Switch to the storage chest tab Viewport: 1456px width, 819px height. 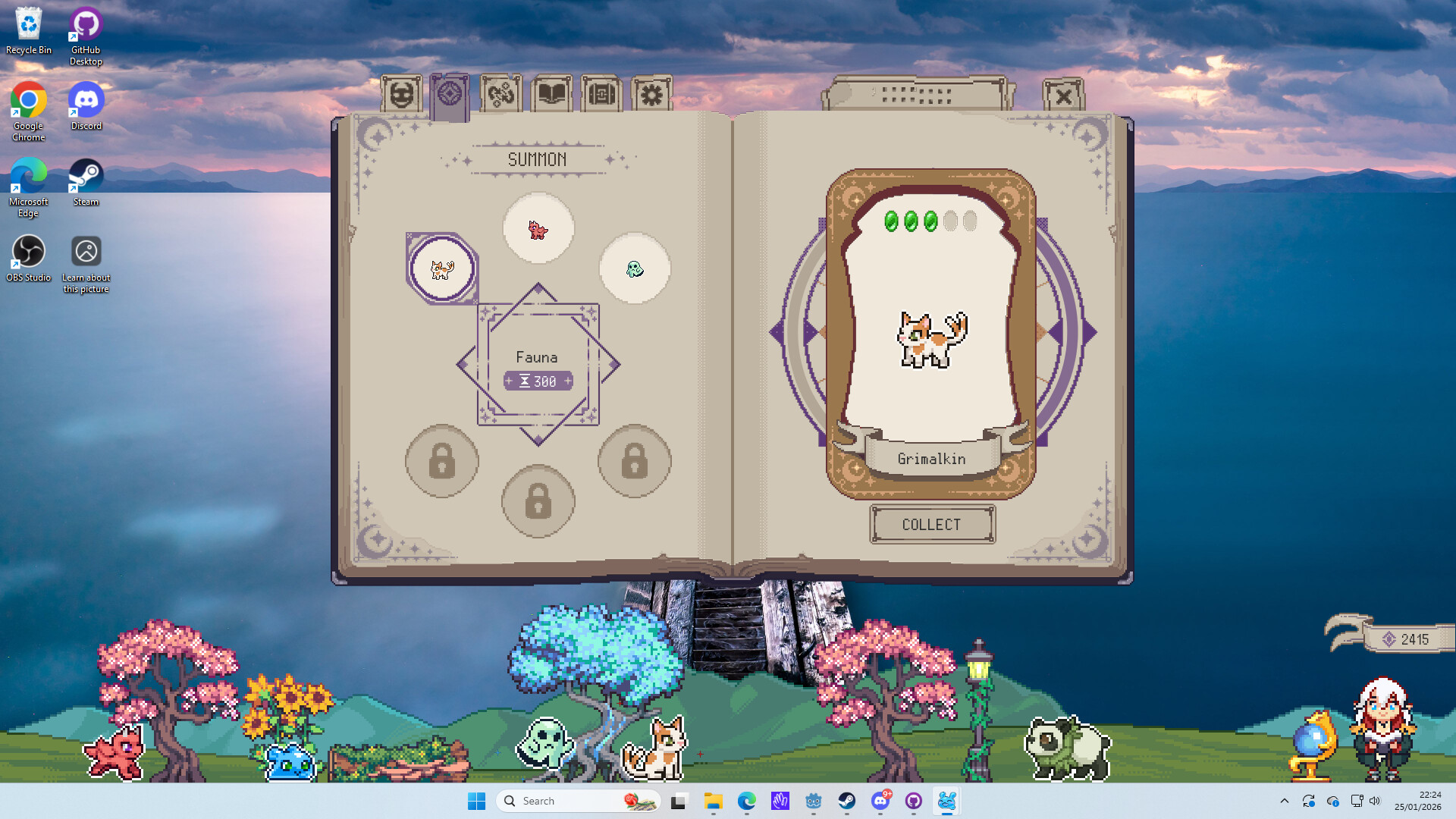(x=601, y=96)
